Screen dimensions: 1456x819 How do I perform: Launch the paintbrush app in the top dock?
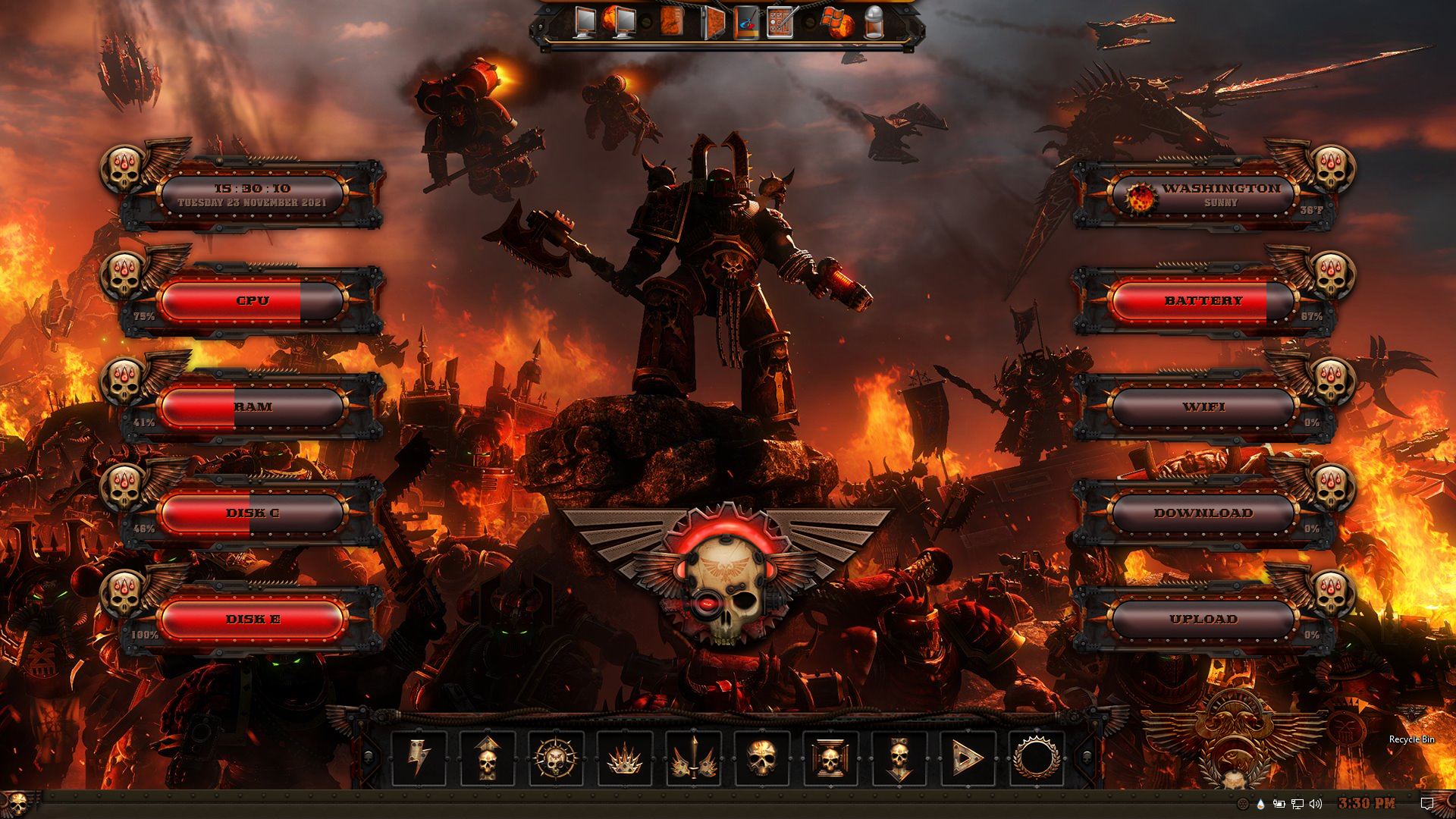point(746,23)
